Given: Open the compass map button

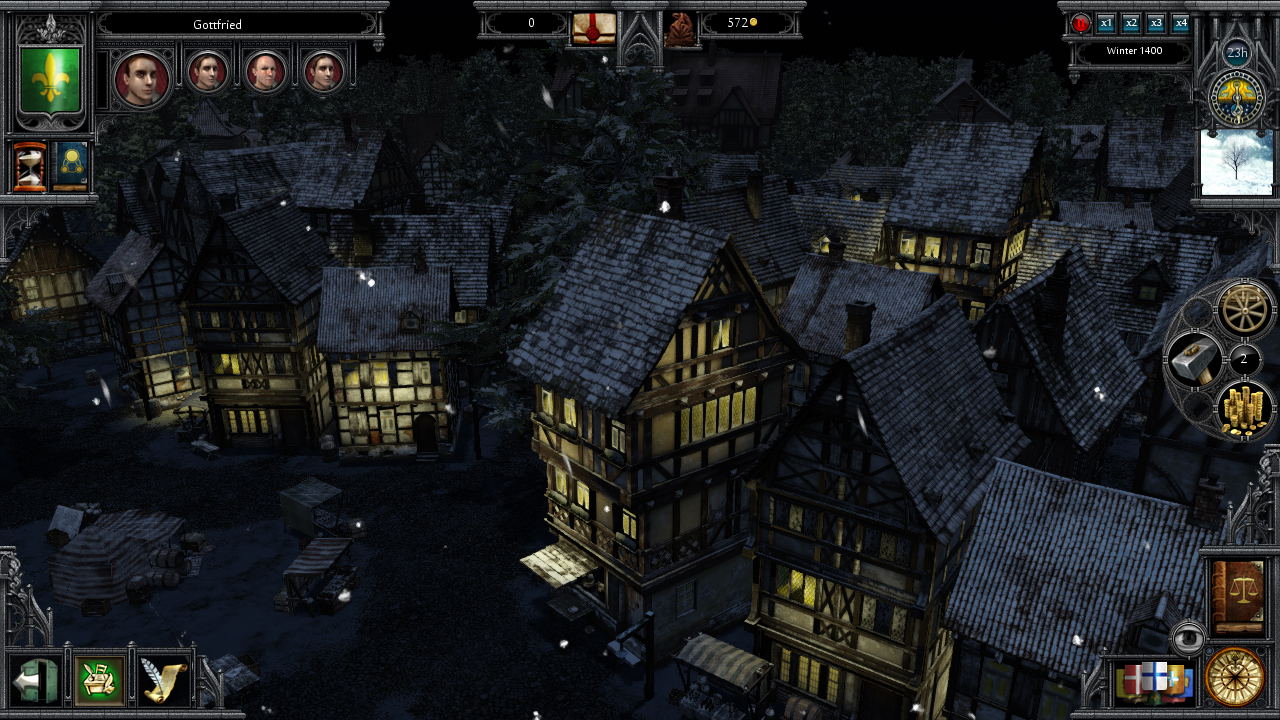Looking at the screenshot, I should pos(1236,677).
